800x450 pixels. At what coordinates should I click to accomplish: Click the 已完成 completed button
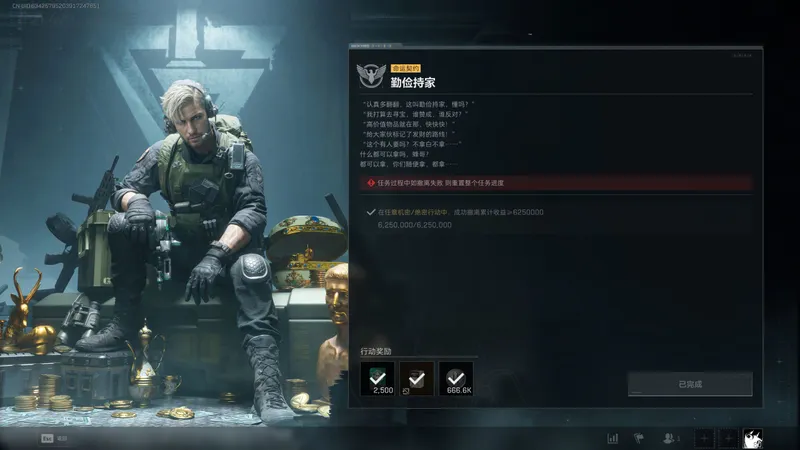(x=690, y=384)
